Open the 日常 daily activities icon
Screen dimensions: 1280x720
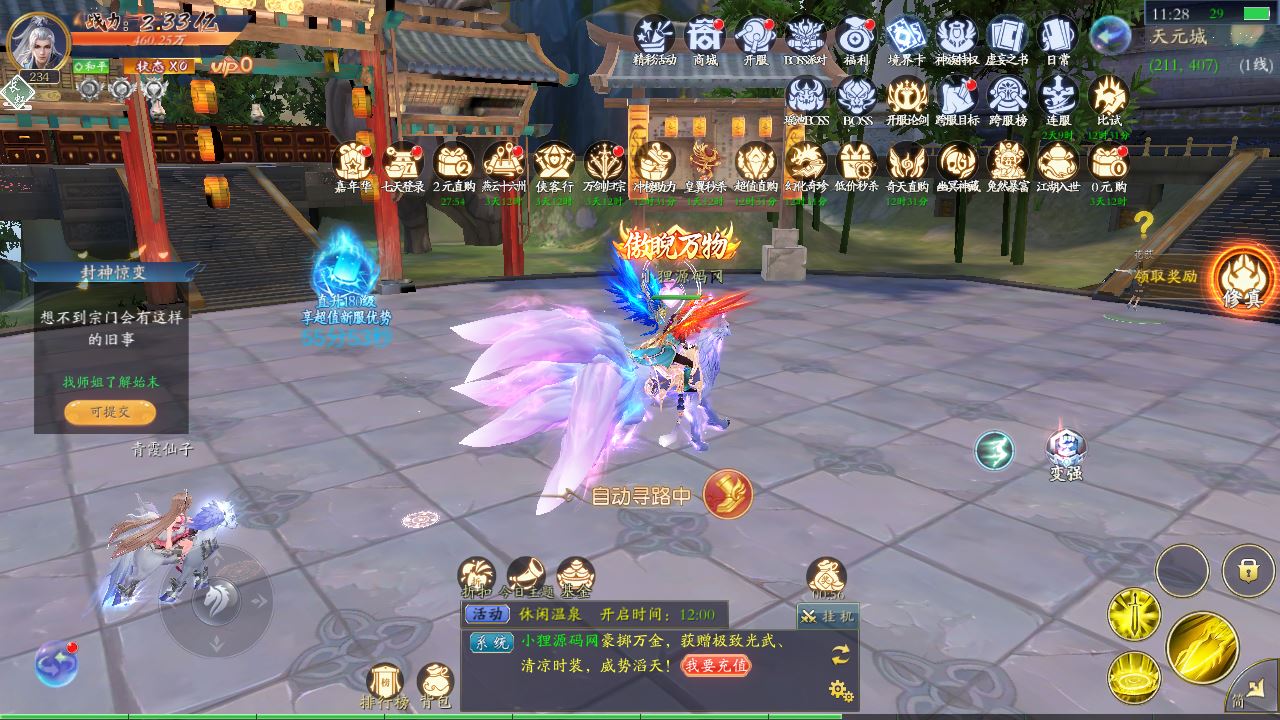tap(1058, 37)
